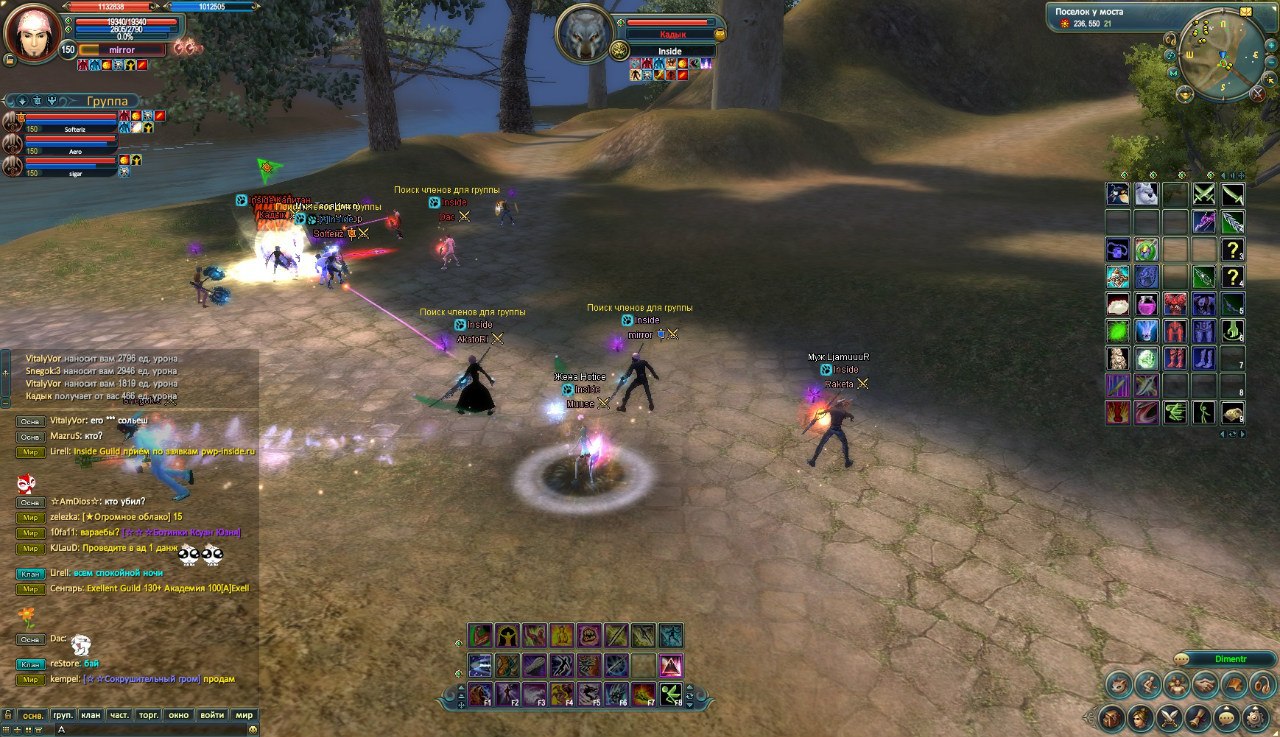Switch to the "груп." chat tab
Image resolution: width=1280 pixels, height=737 pixels.
click(x=62, y=715)
